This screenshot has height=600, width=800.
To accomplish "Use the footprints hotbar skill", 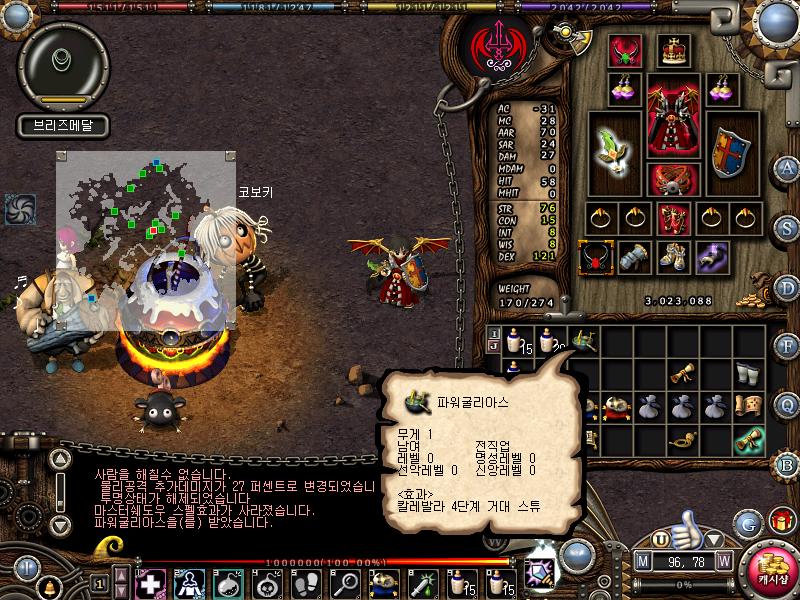I will pyautogui.click(x=308, y=583).
